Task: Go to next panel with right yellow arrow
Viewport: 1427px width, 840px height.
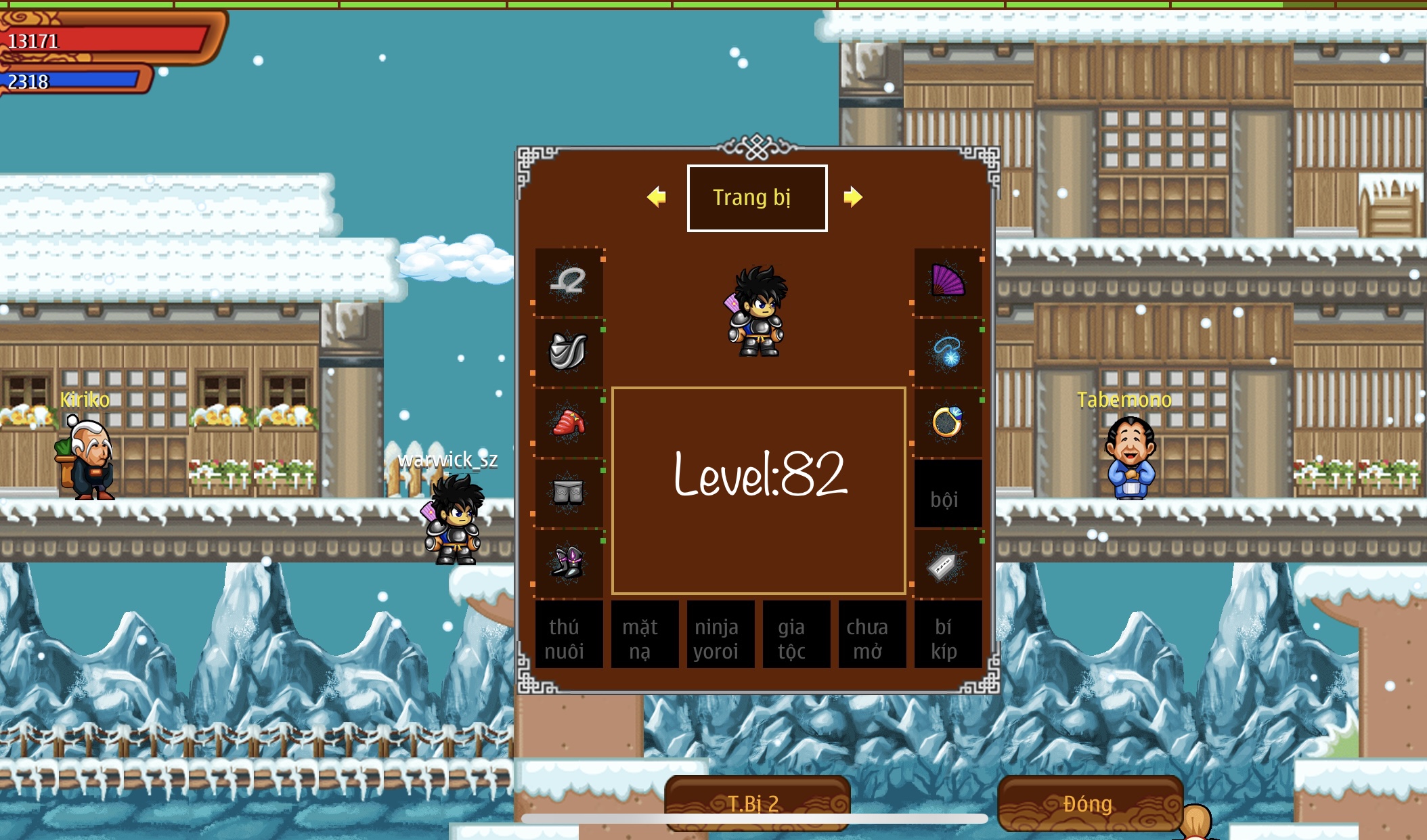Action: 853,197
